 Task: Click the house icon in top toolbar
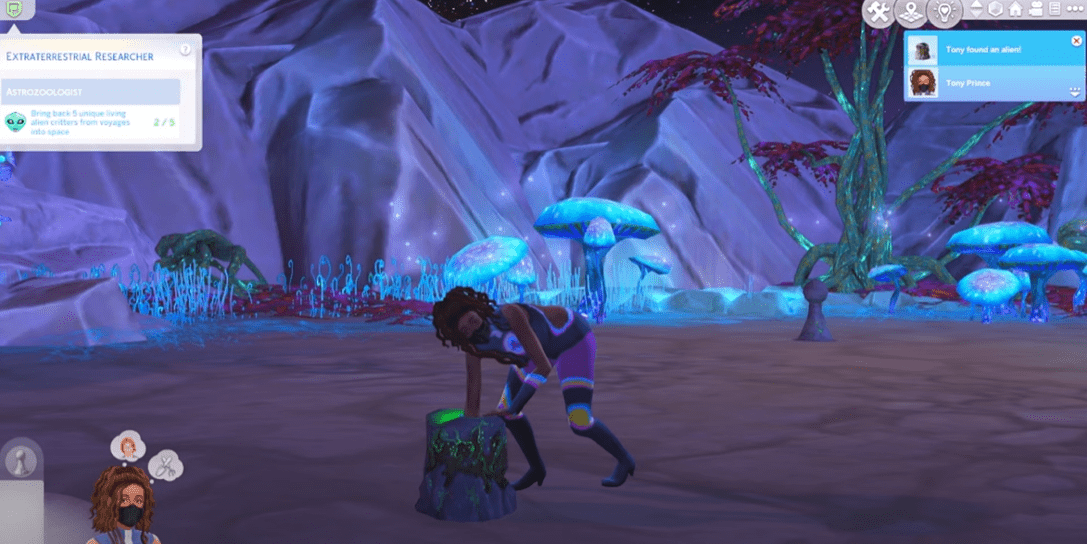click(x=1016, y=9)
